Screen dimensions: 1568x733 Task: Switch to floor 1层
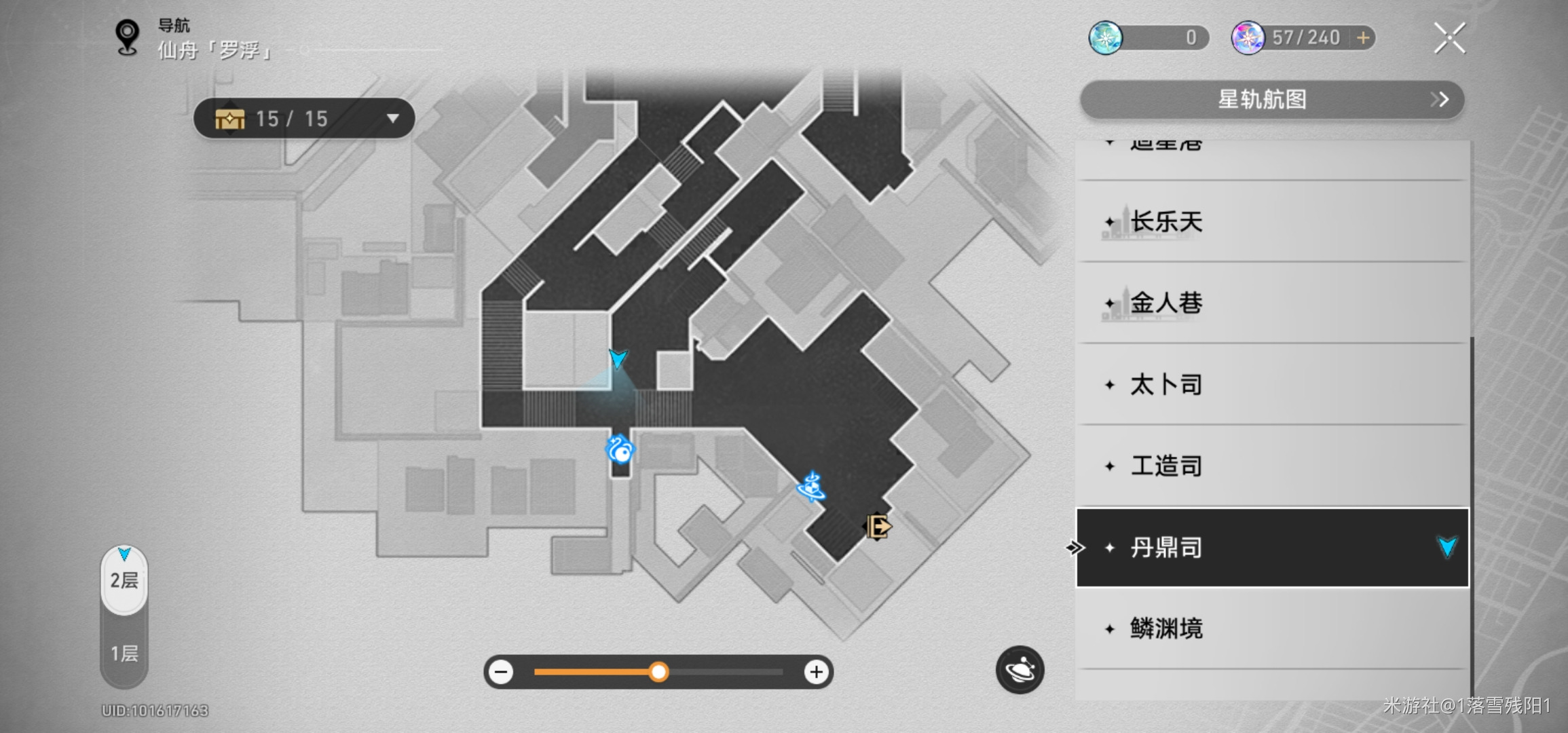124,653
